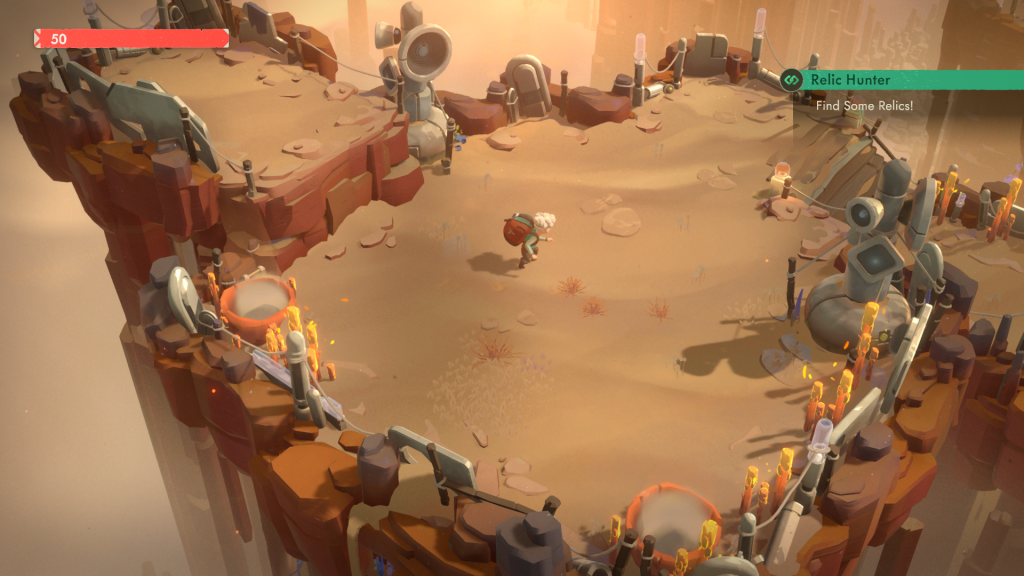Click the green Relic Hunter quest icon
Screen dimensions: 1024x576
[x=793, y=80]
